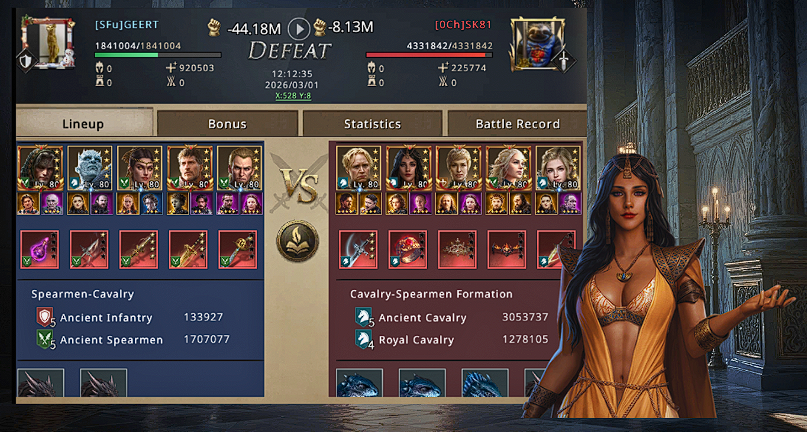Select the pale white-haired Night King hero

pyautogui.click(x=89, y=168)
